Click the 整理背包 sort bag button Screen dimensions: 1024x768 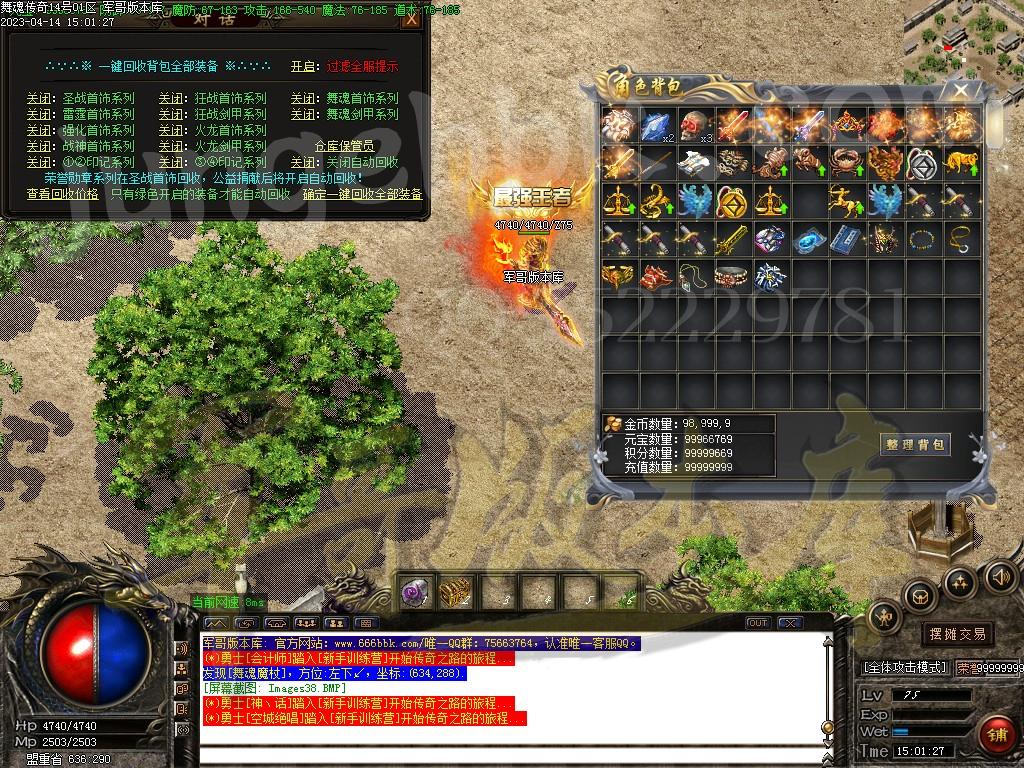[x=916, y=444]
